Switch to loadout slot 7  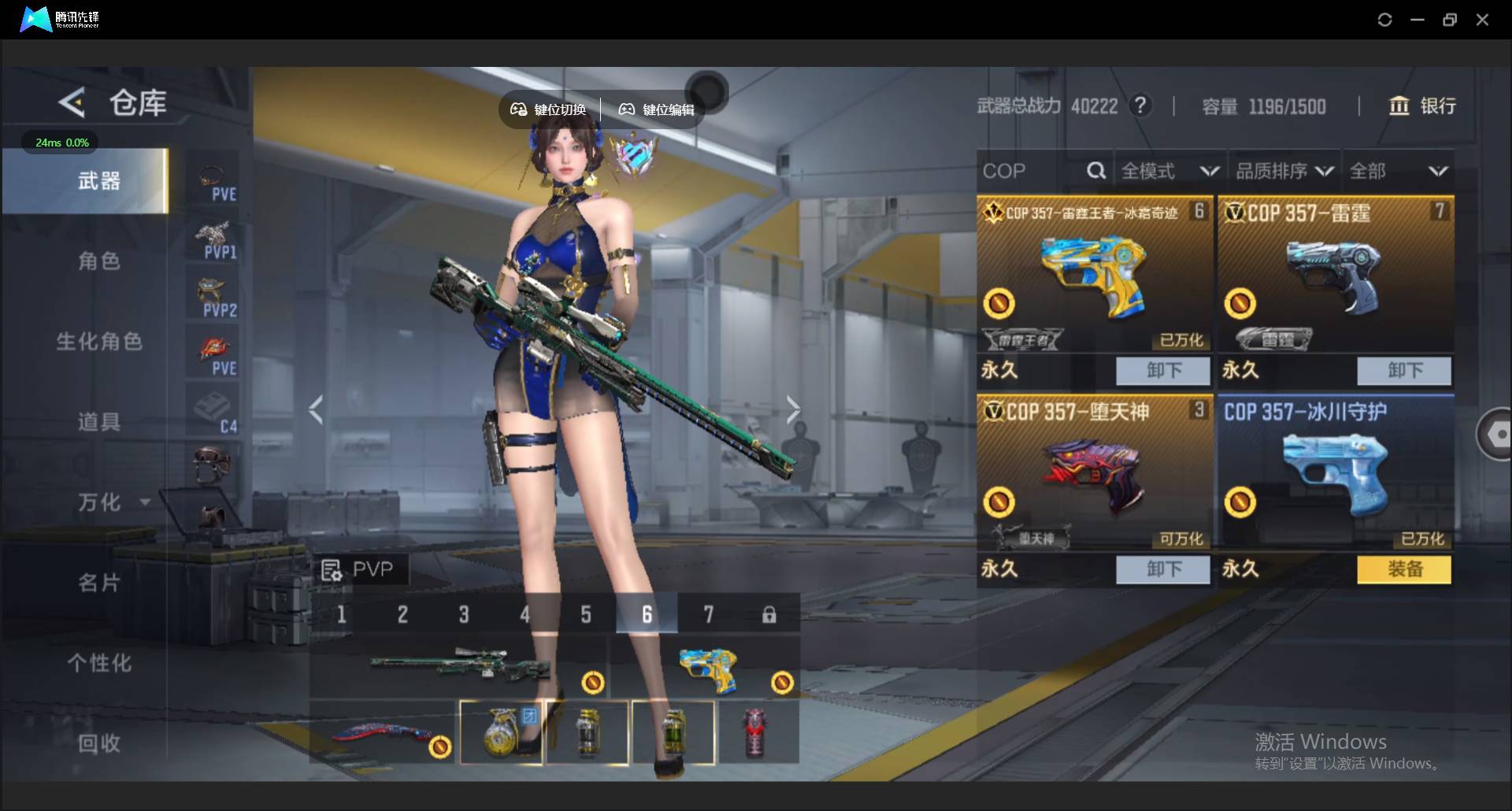point(708,614)
